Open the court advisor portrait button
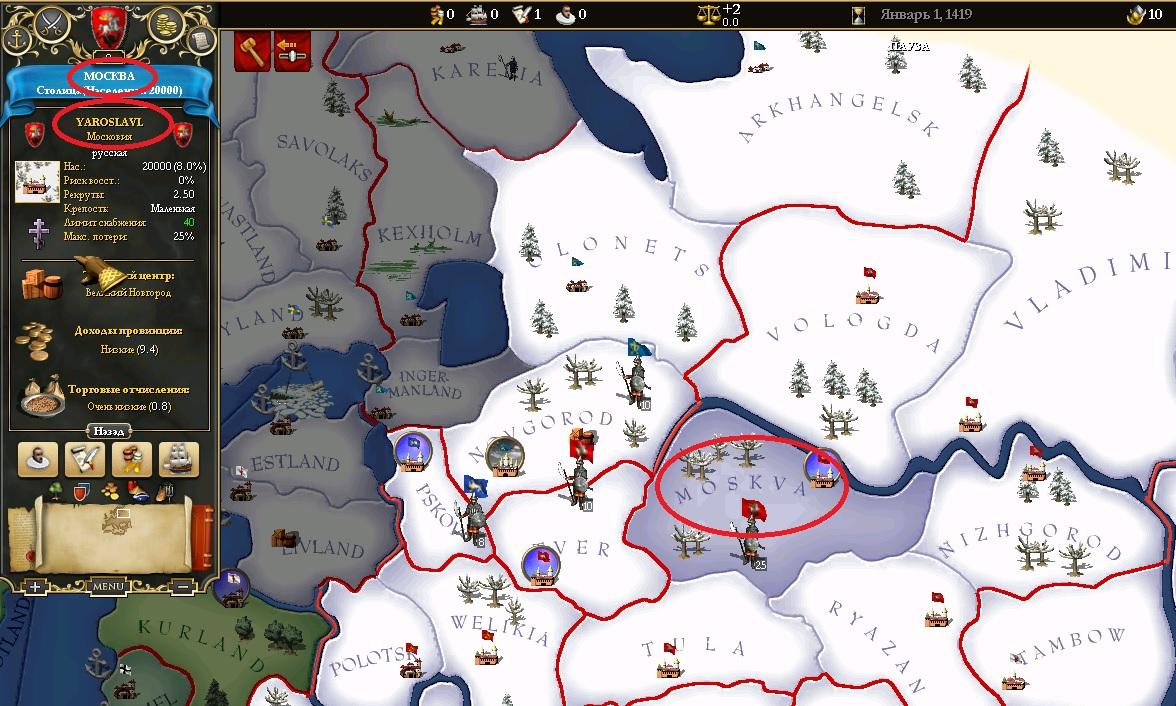This screenshot has height=706, width=1176. (38, 459)
